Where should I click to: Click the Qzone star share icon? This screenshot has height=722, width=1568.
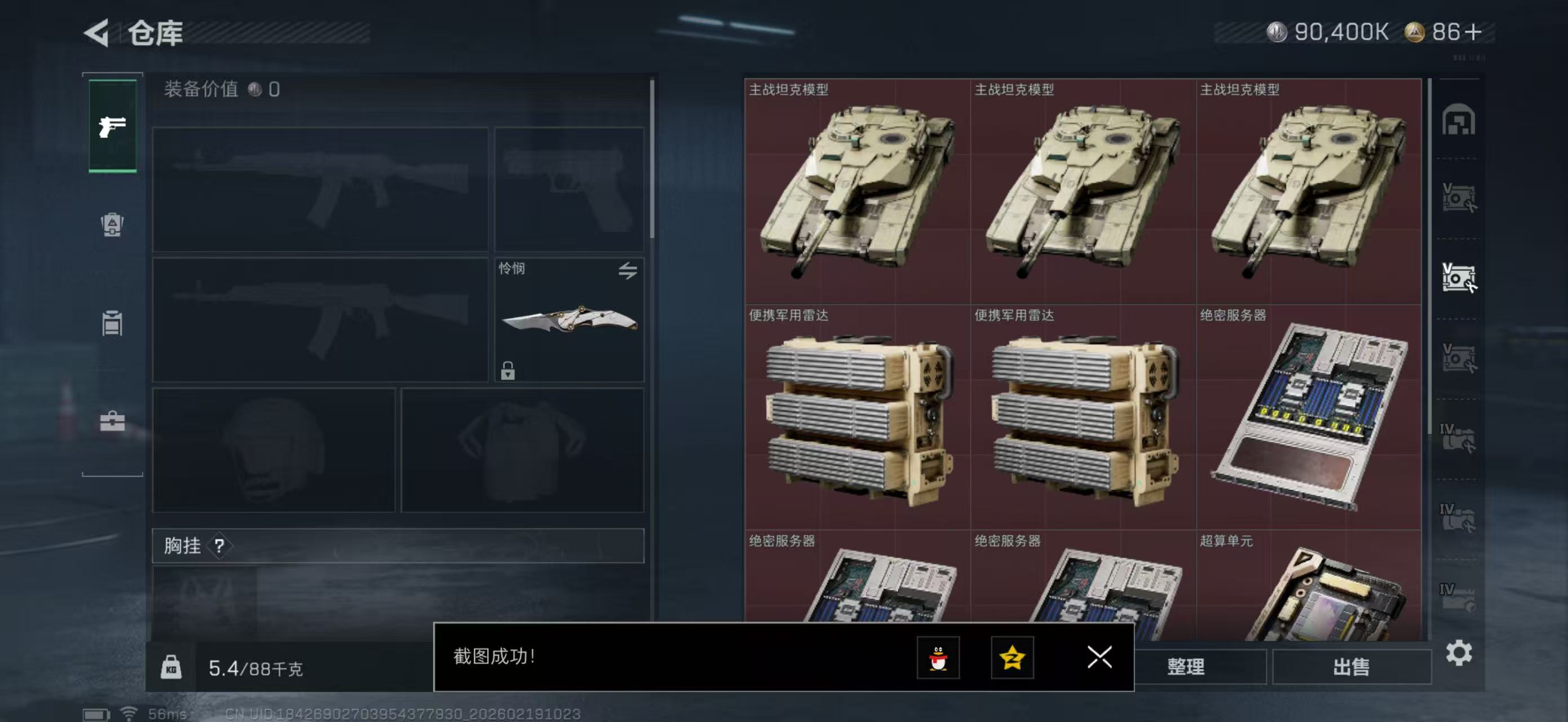1015,659
